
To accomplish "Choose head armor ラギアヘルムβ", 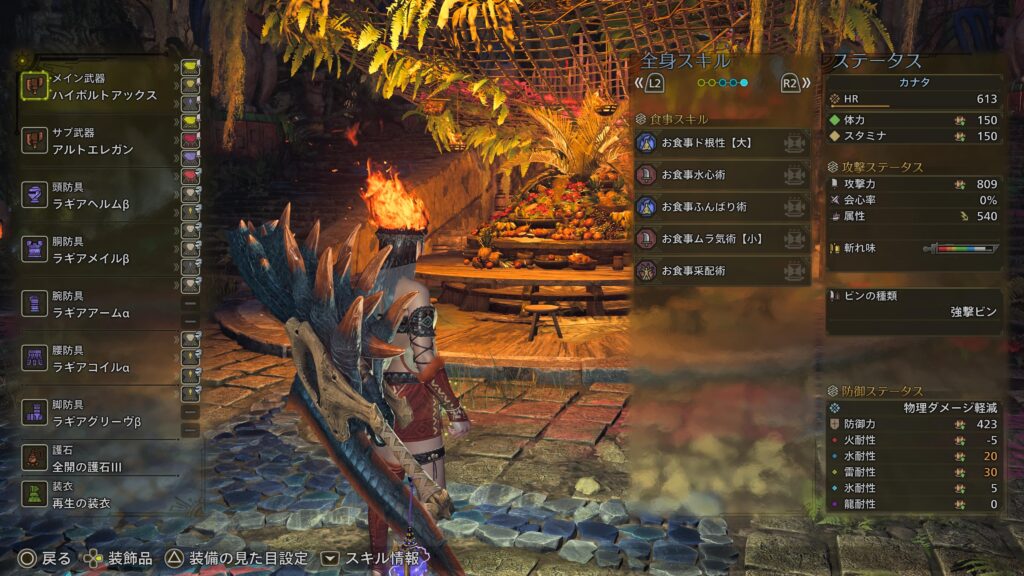I will [98, 195].
